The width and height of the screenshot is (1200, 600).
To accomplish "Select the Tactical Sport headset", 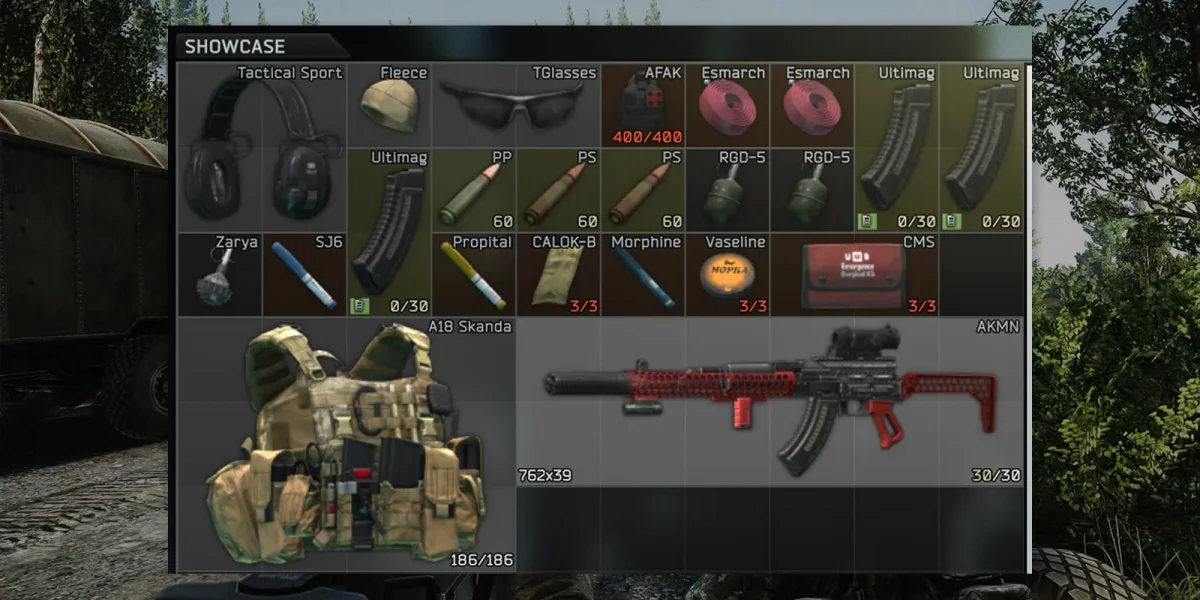I will click(262, 150).
